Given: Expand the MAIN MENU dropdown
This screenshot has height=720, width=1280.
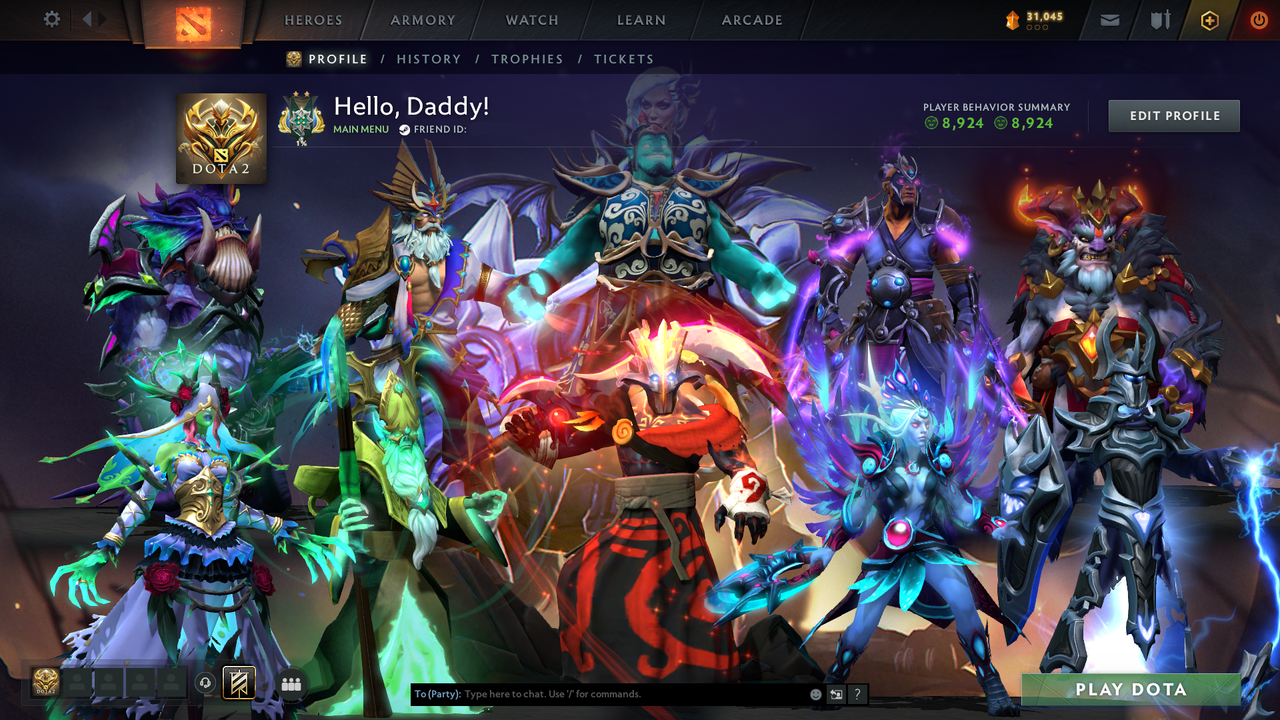Looking at the screenshot, I should [360, 129].
